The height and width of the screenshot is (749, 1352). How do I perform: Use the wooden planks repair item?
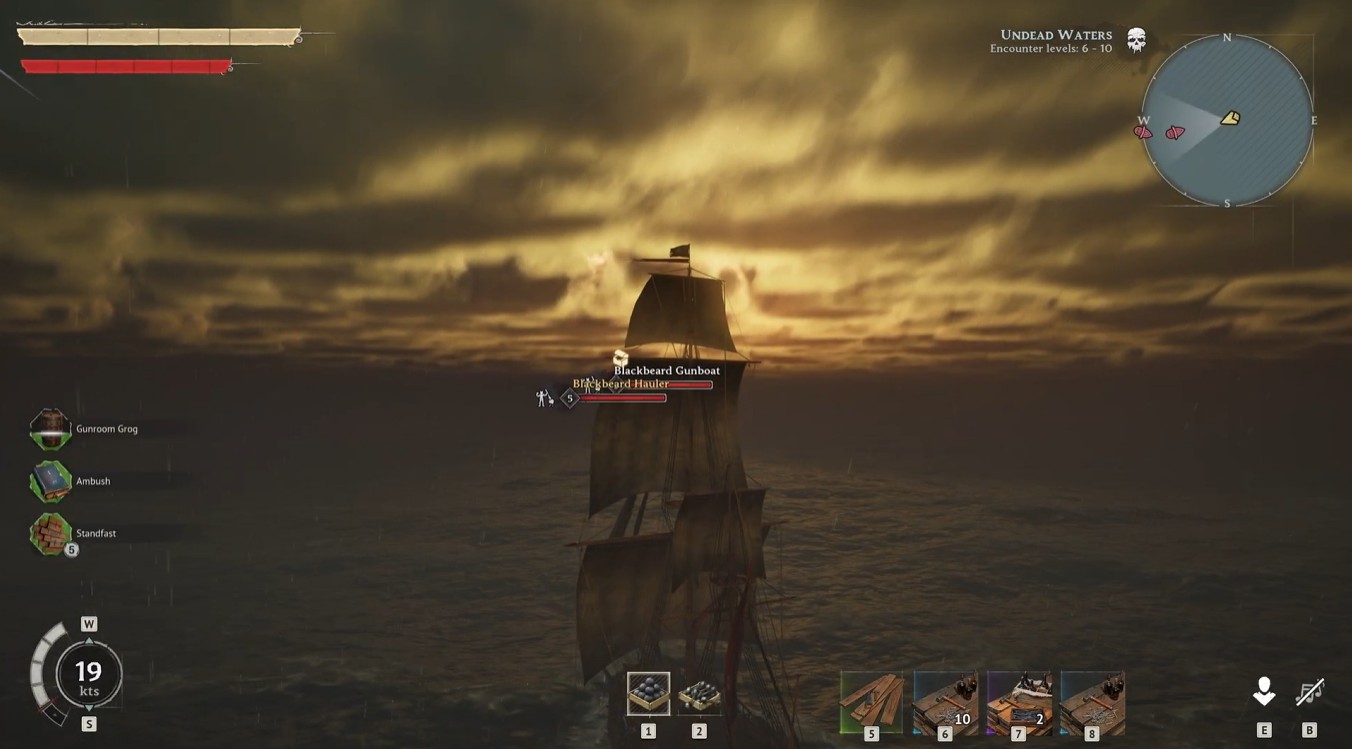[871, 701]
